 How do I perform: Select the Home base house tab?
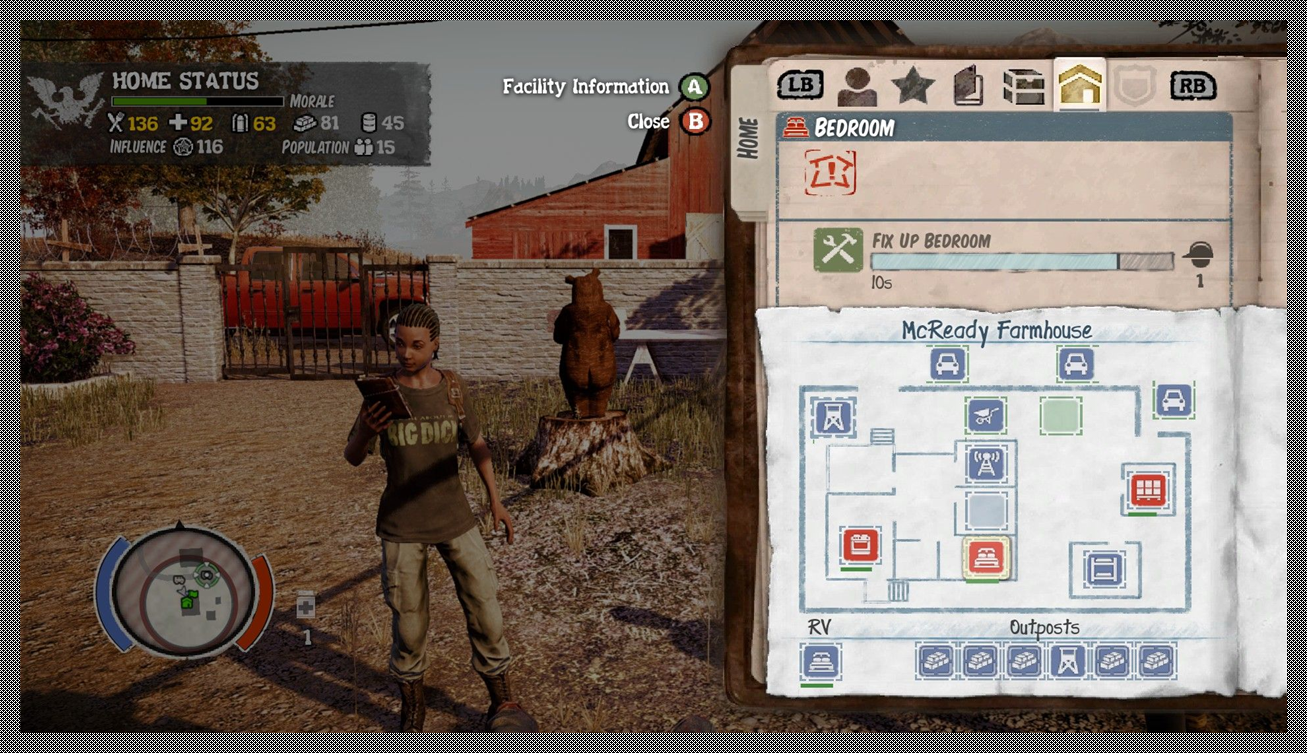[1079, 87]
